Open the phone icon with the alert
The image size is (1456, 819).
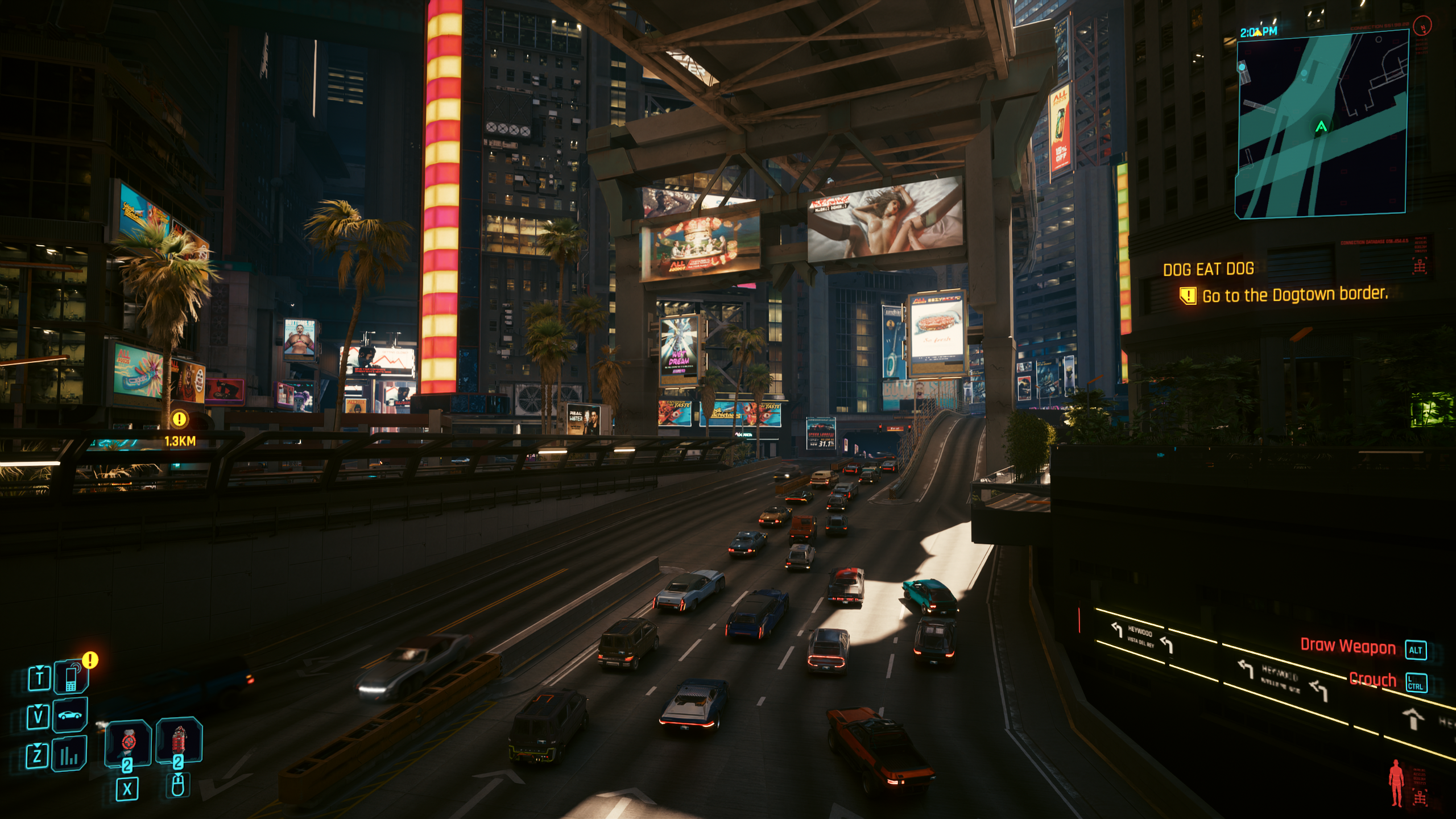(71, 677)
